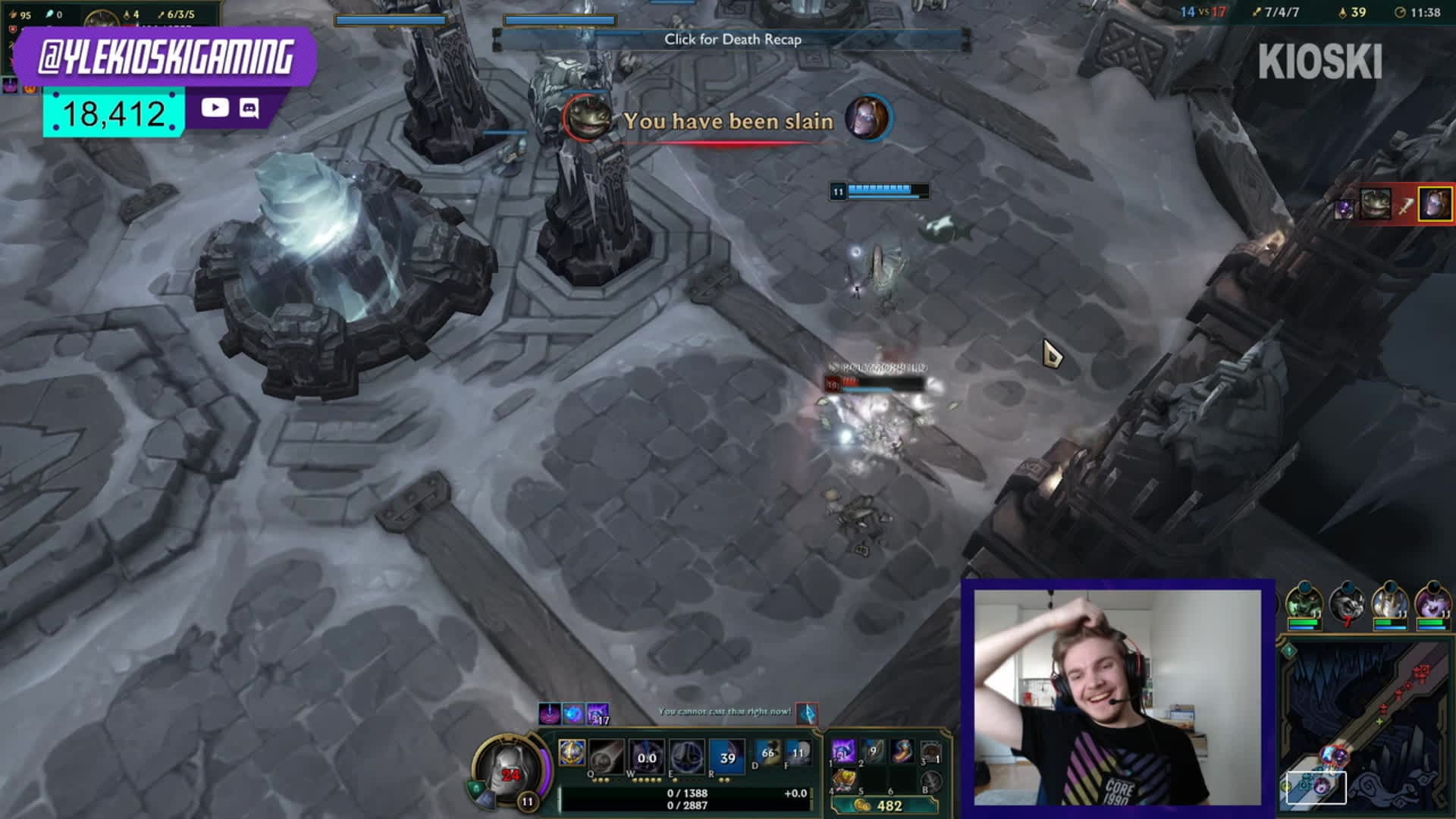
Task: Click the recall B button
Action: [930, 781]
